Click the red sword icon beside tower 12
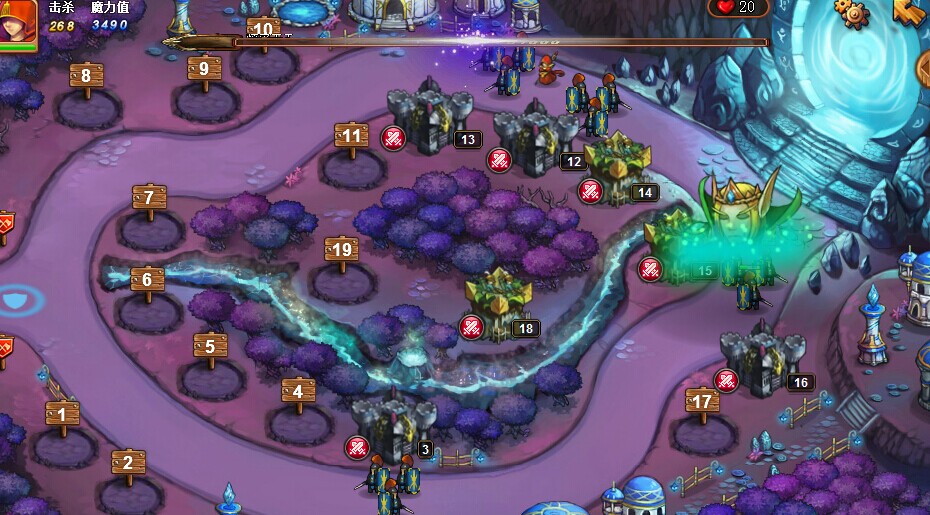This screenshot has height=515, width=930. 499,159
